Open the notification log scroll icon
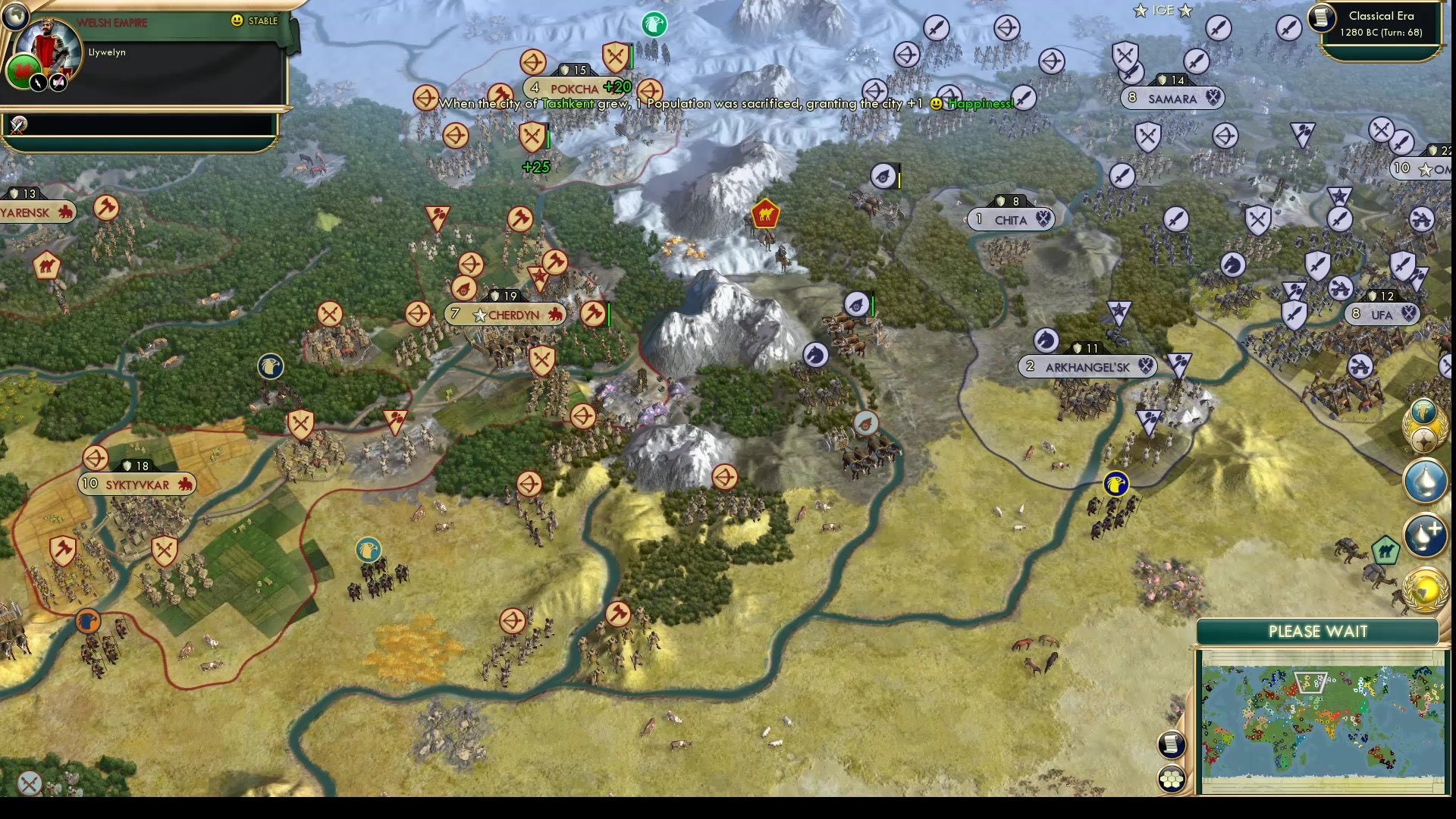 (x=1172, y=745)
